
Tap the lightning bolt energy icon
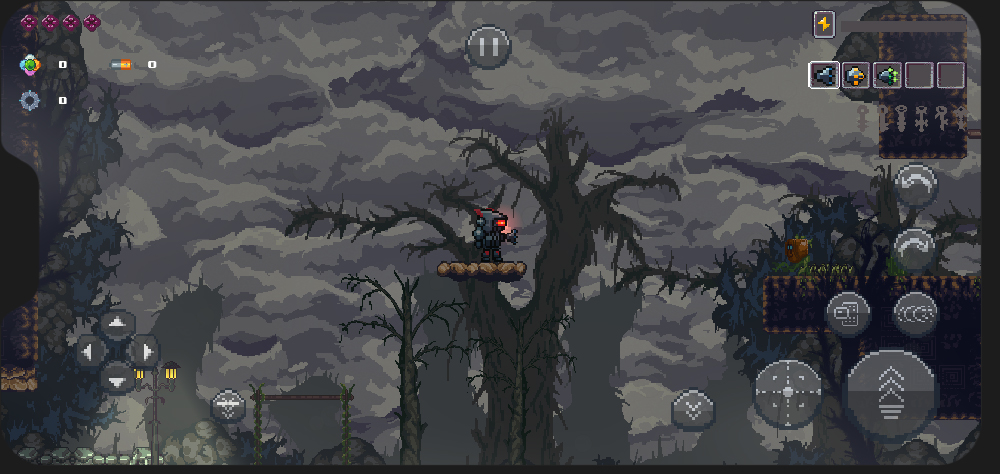pos(824,24)
